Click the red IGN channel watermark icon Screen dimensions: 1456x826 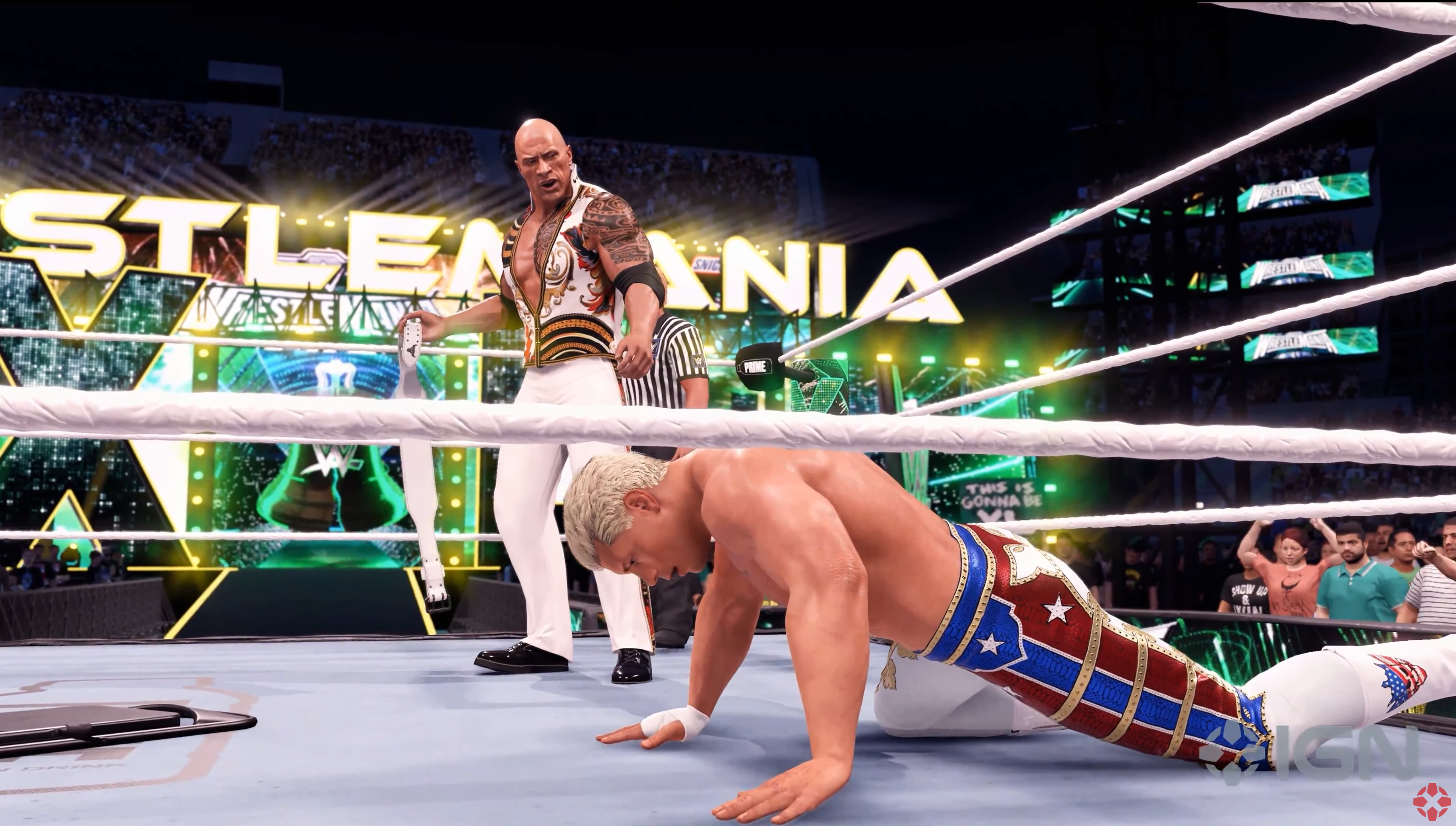pos(1431,801)
